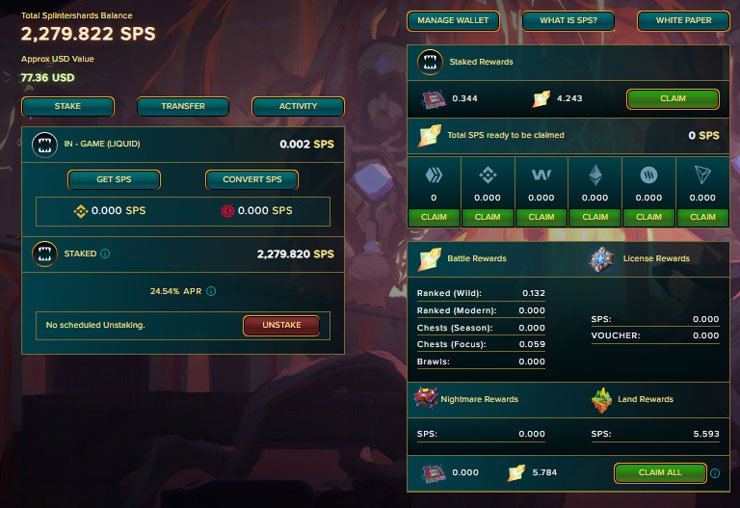Click the Get SPS button

click(114, 180)
